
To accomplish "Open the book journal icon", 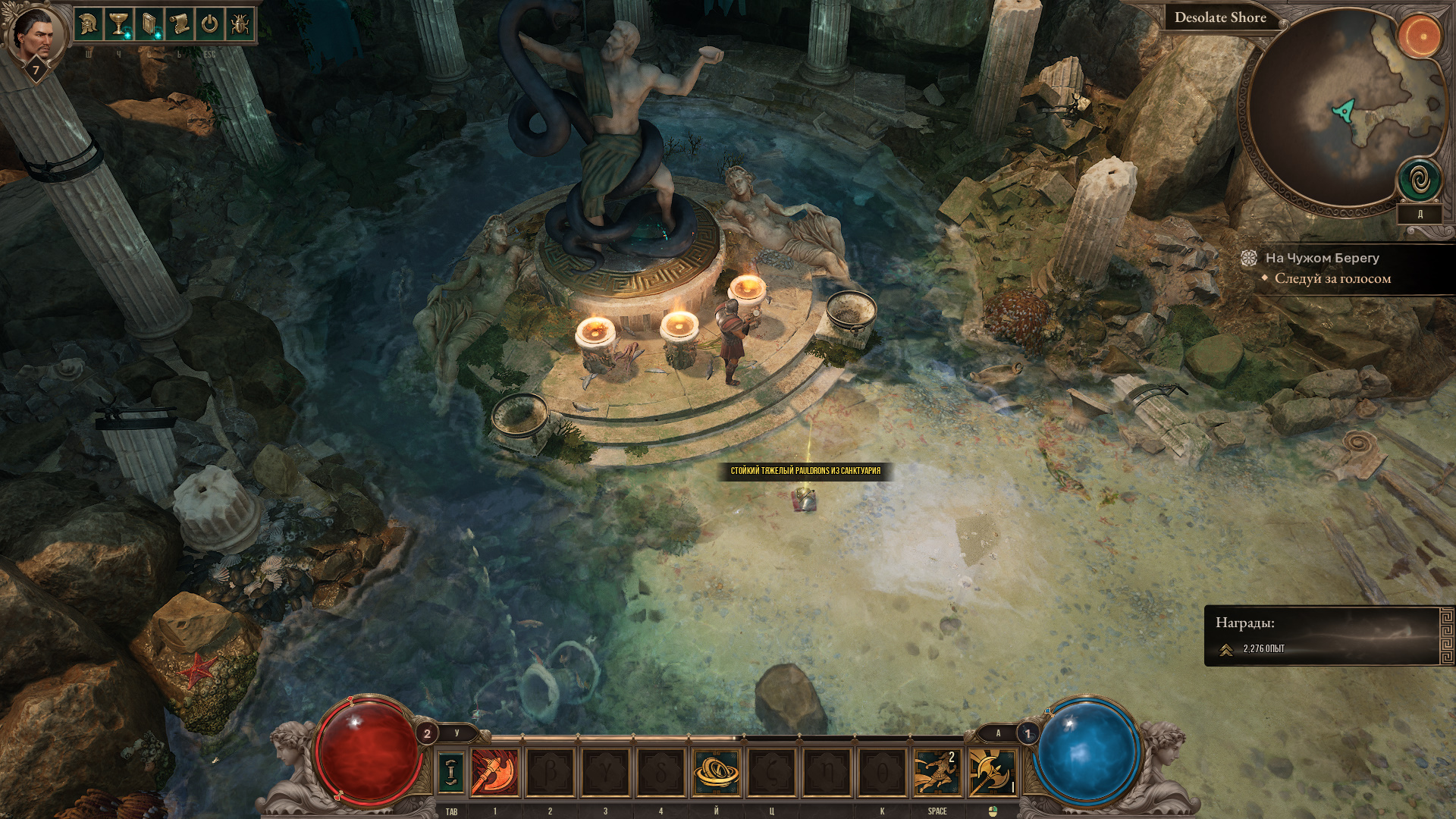I will [x=149, y=25].
